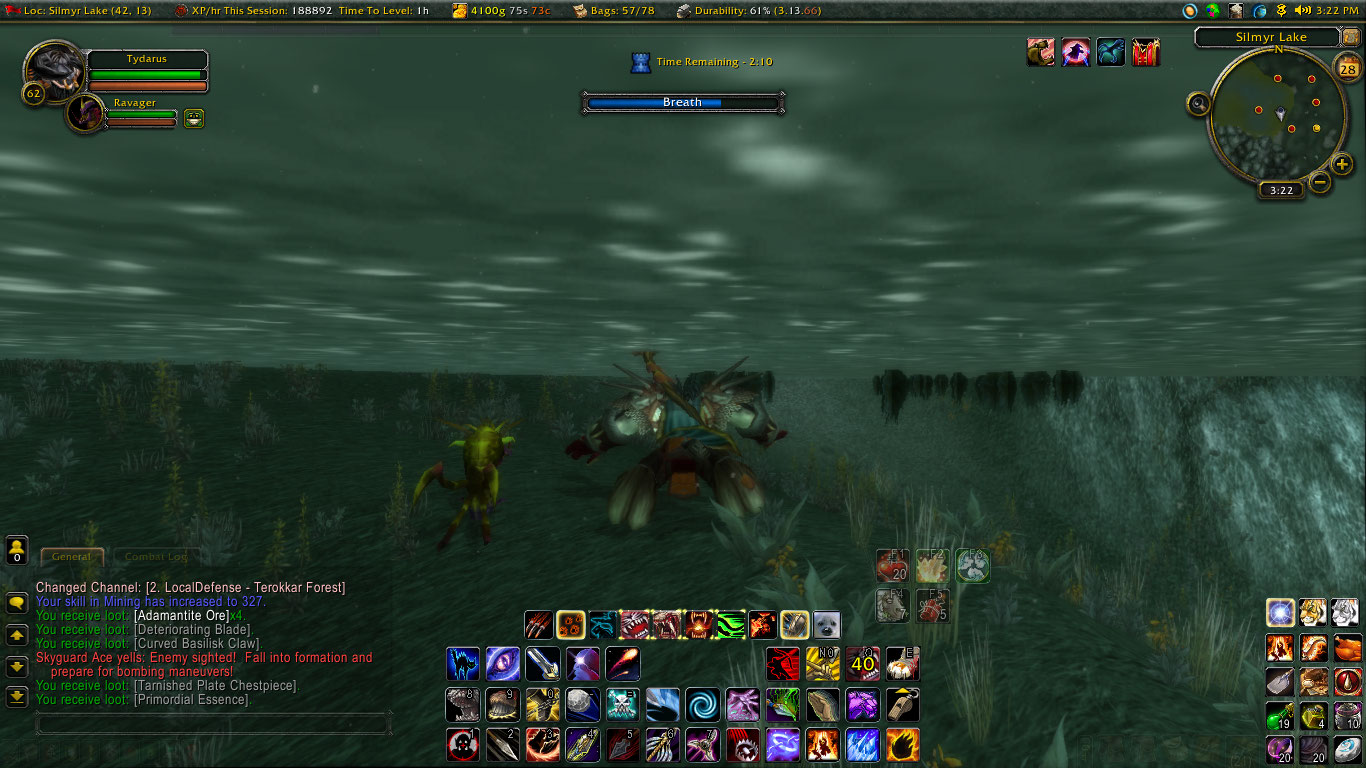Select the General chat tab
1366x768 pixels.
click(x=72, y=557)
